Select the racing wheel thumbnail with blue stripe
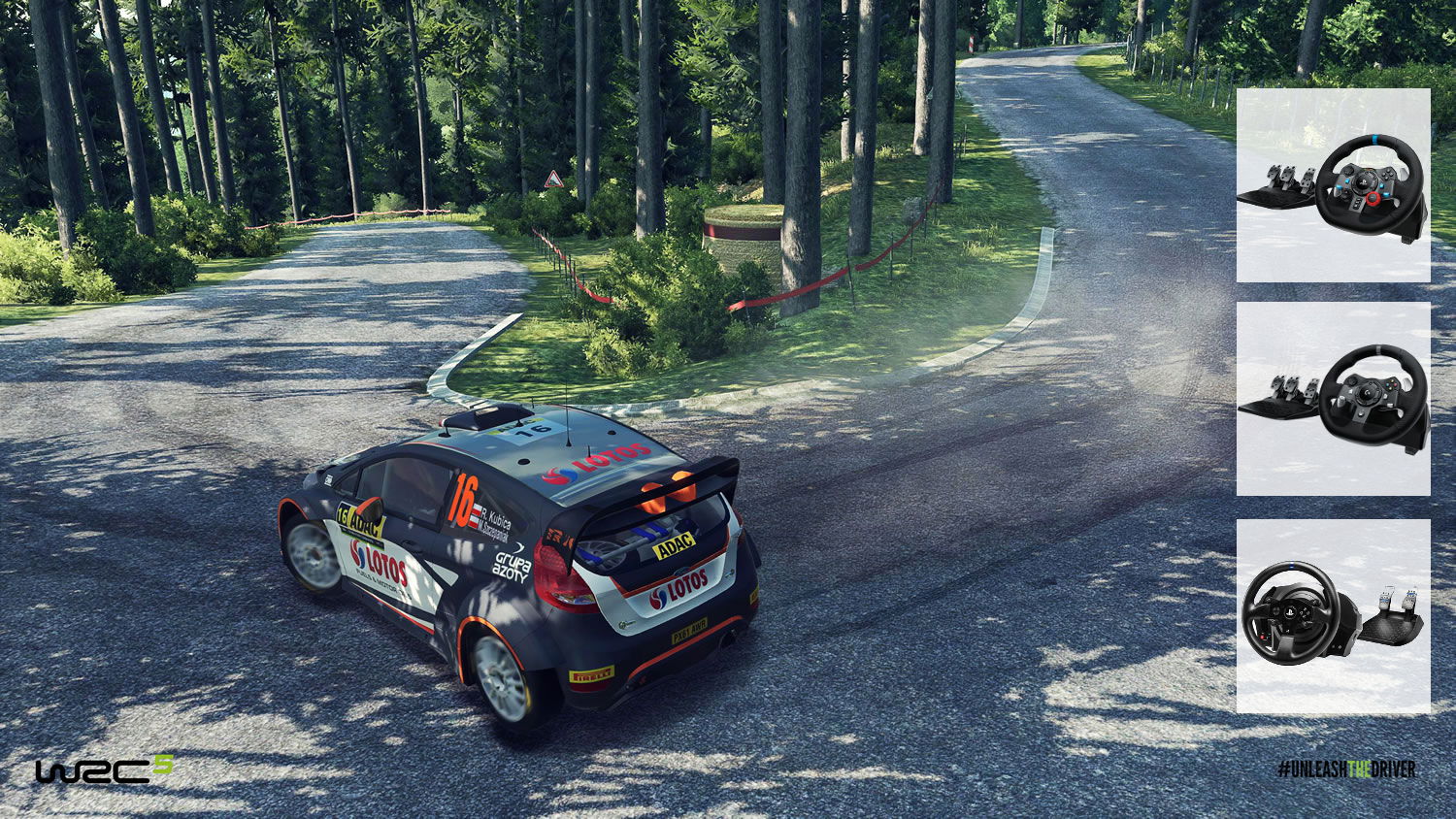 coord(1333,185)
